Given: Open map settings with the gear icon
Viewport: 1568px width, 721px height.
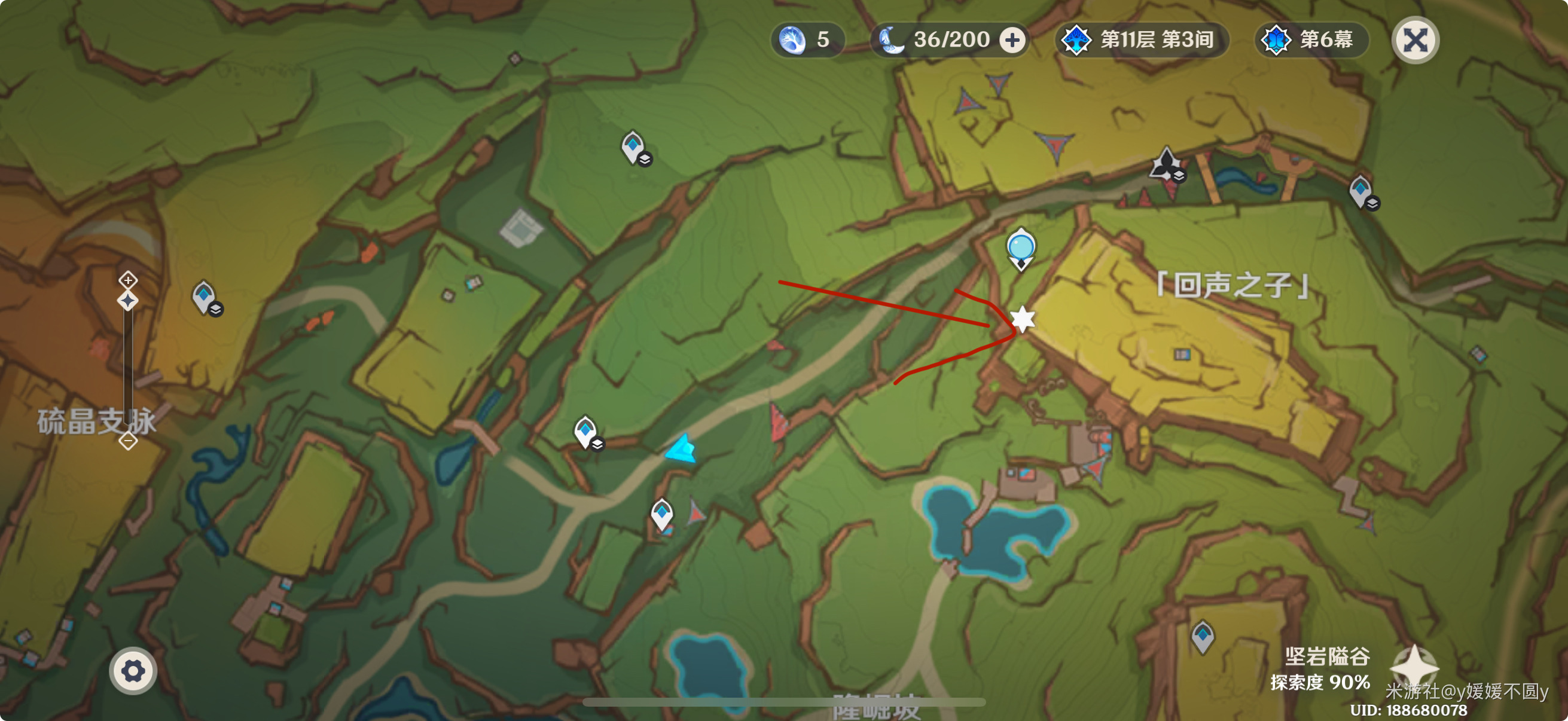Looking at the screenshot, I should pos(133,671).
